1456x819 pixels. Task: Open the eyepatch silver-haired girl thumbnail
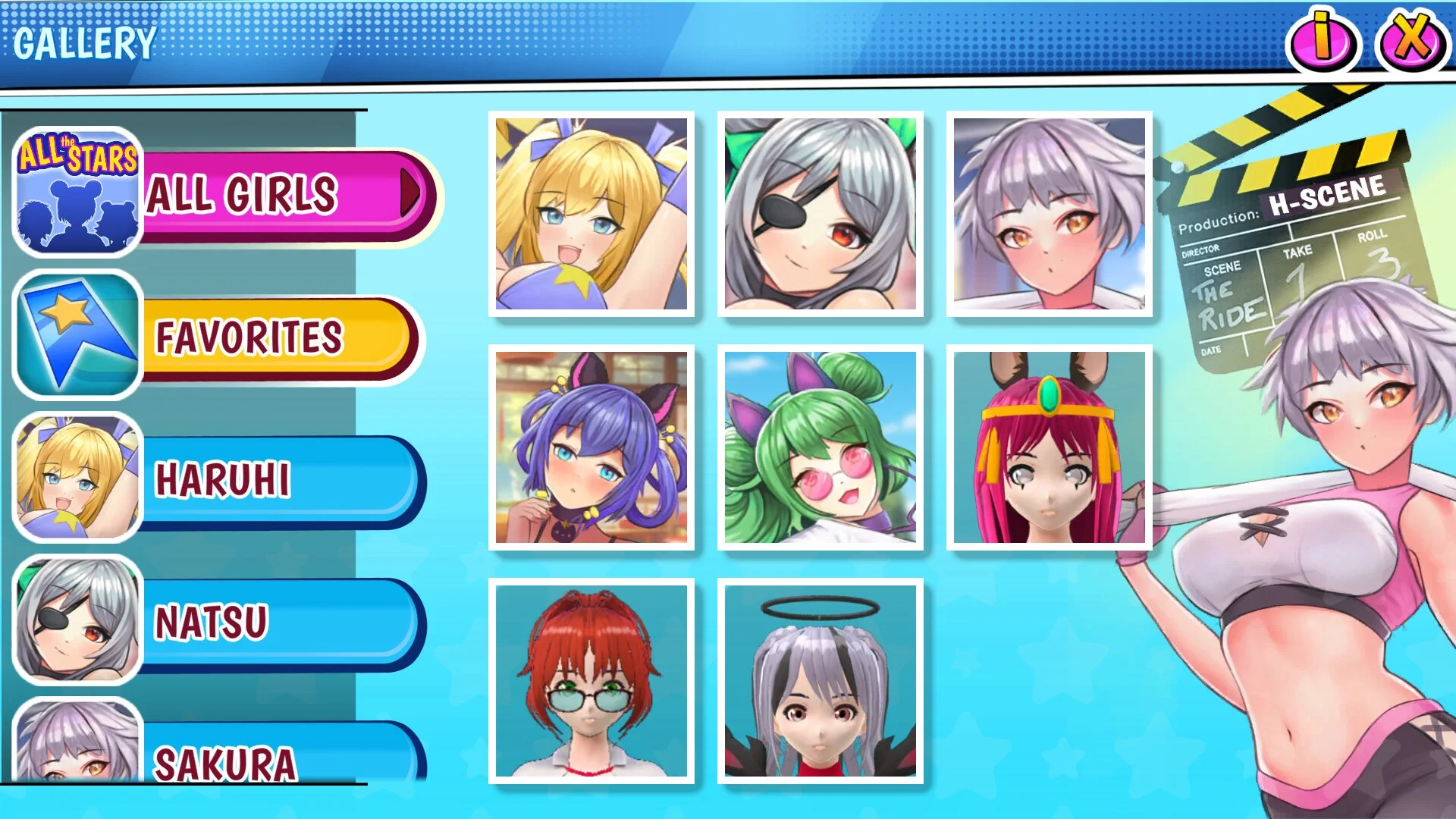pyautogui.click(x=821, y=214)
